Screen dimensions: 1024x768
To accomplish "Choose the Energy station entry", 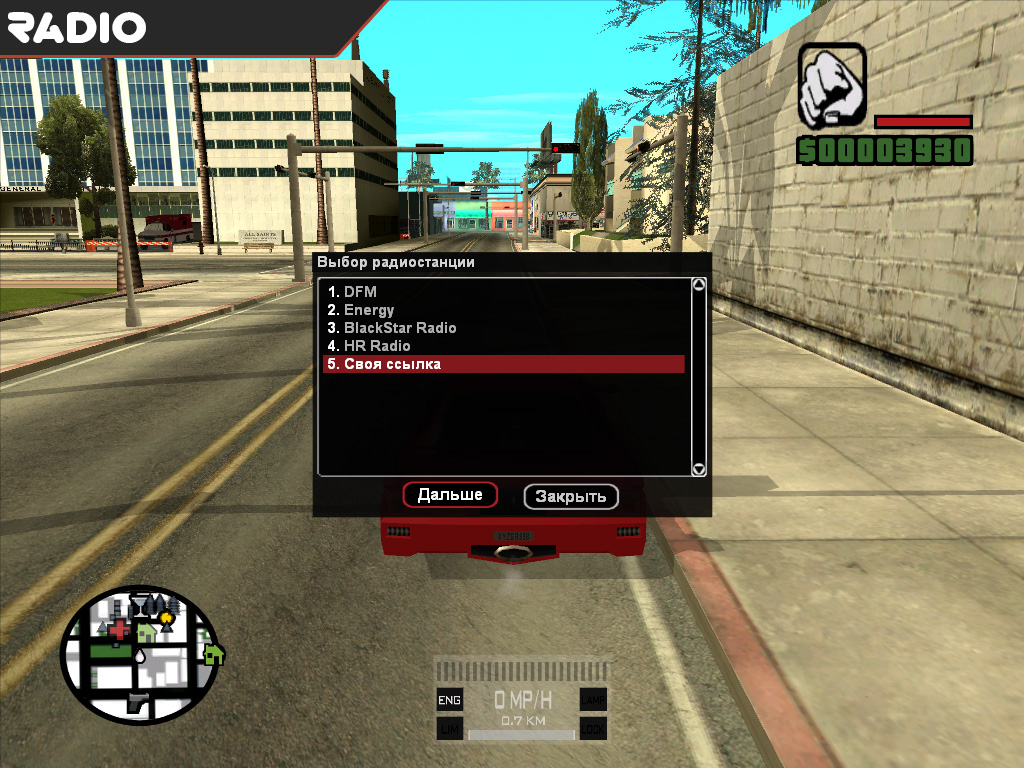I will (x=368, y=310).
